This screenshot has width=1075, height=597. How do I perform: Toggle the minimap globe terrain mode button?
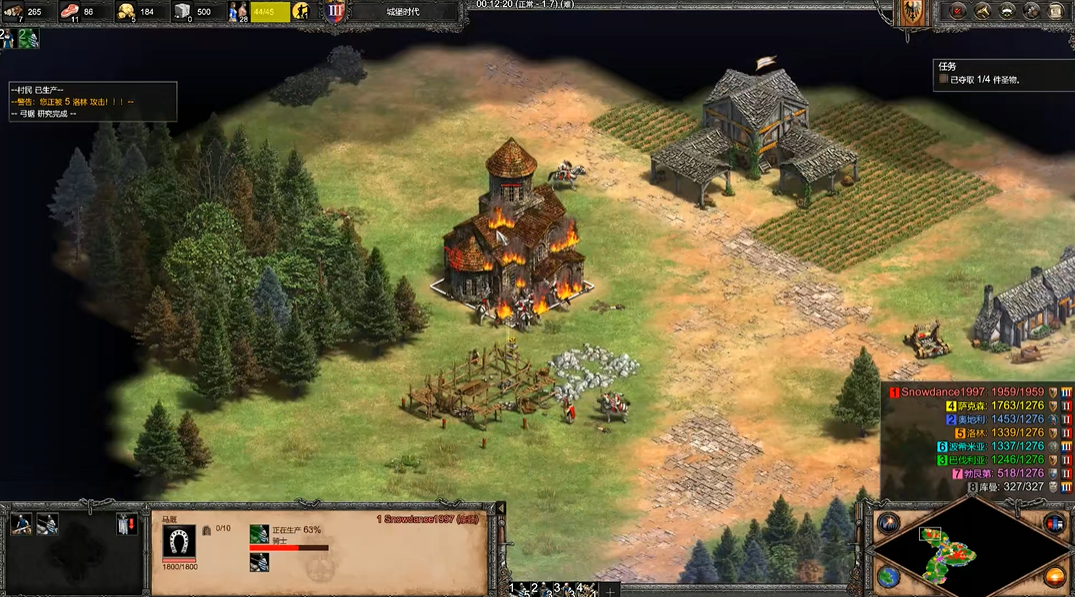point(889,577)
